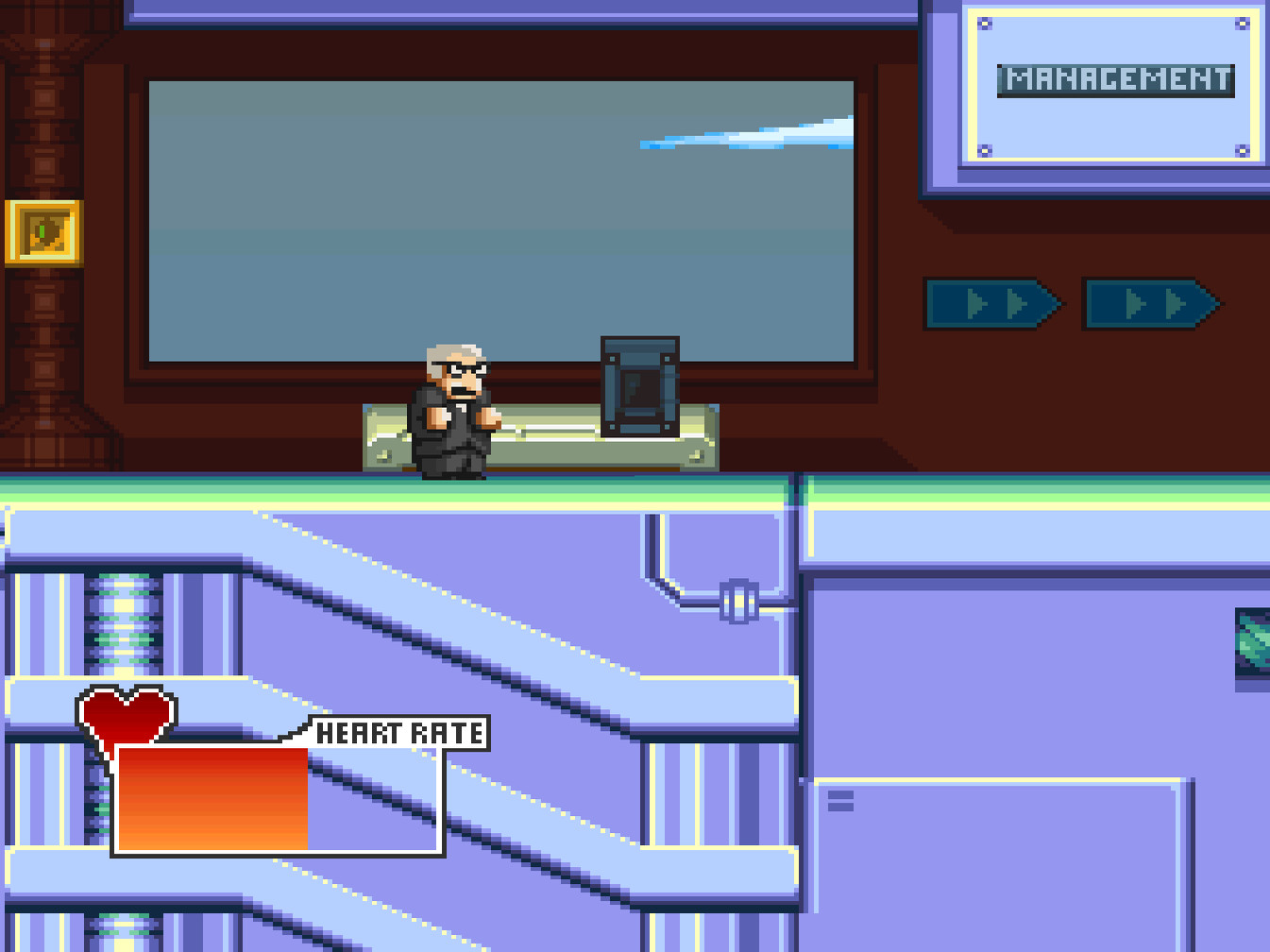
Task: Expand the HEART RATE speech bubble
Action: (x=397, y=730)
